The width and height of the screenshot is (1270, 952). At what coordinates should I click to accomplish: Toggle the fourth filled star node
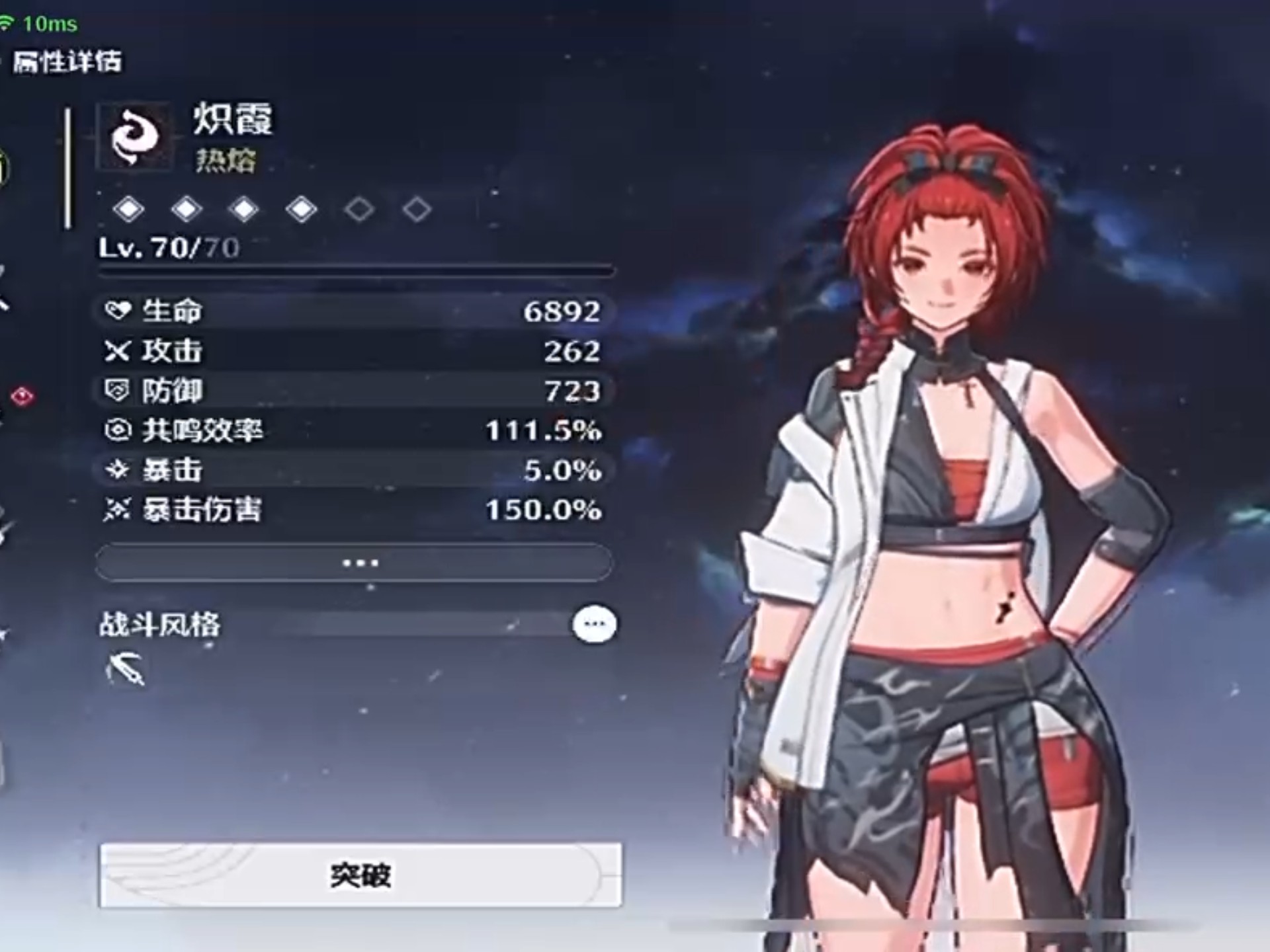(x=302, y=208)
